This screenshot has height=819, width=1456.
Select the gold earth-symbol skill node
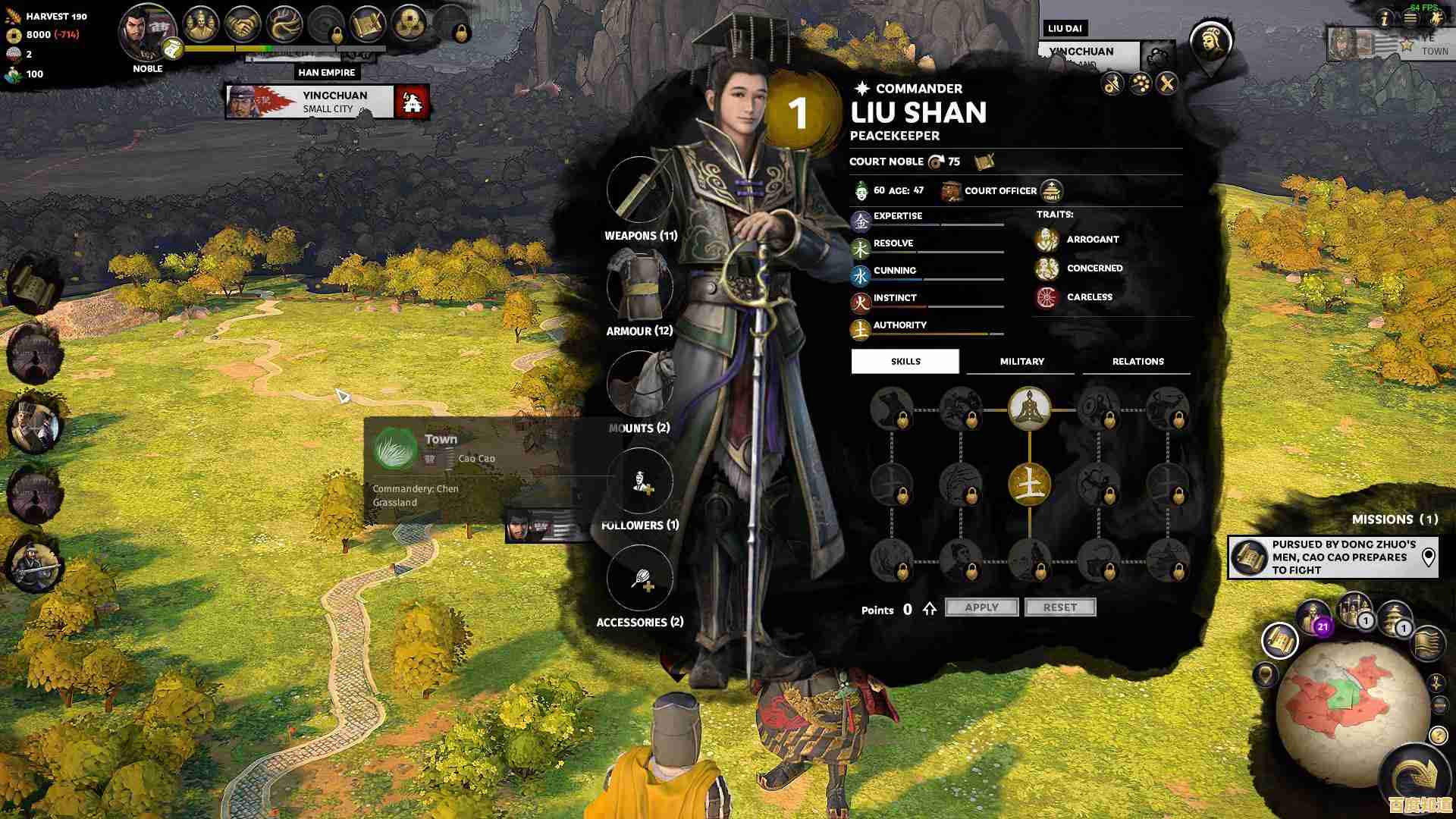coord(1029,484)
